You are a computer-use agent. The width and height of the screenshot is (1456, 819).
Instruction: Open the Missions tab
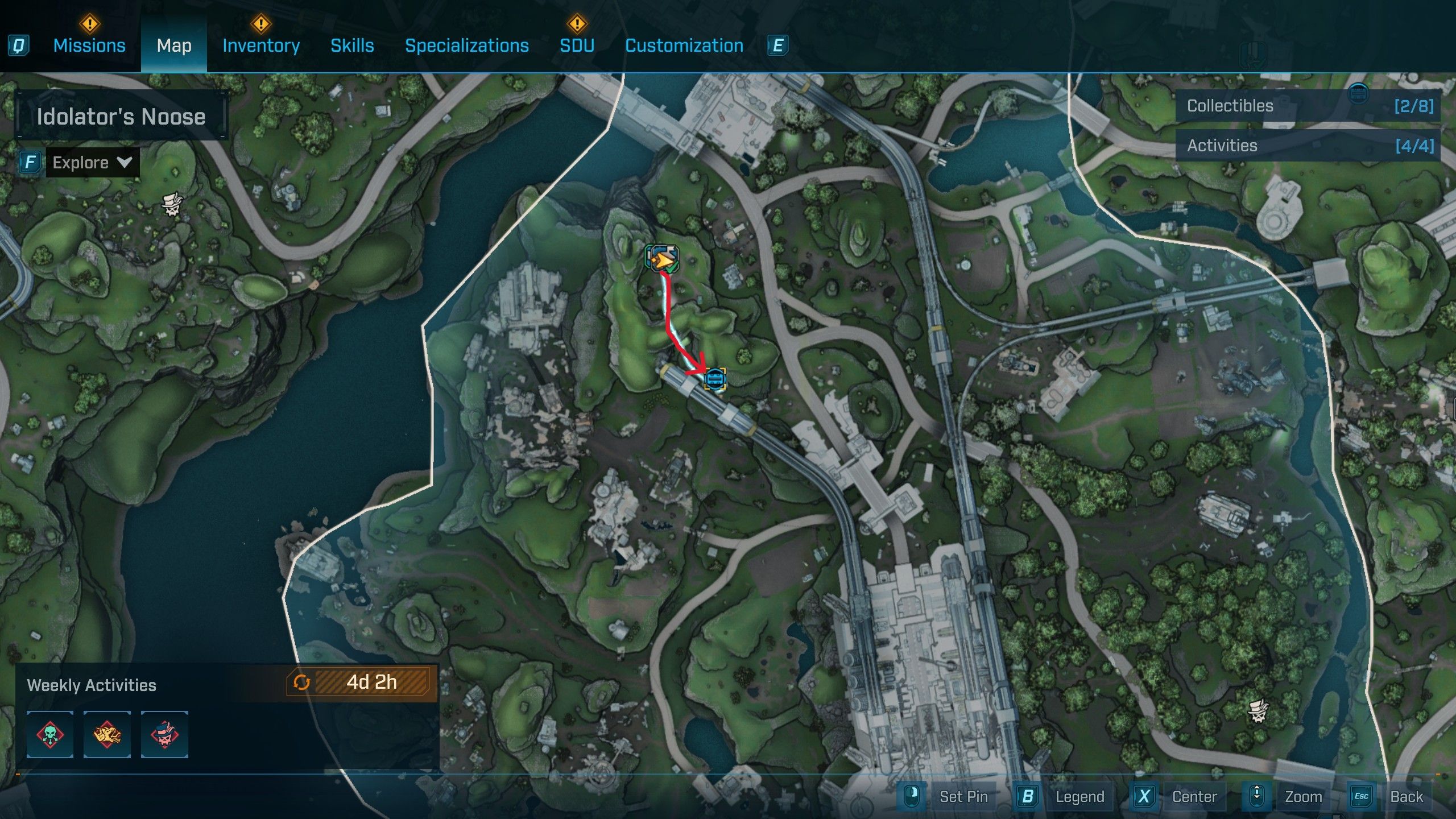point(89,45)
